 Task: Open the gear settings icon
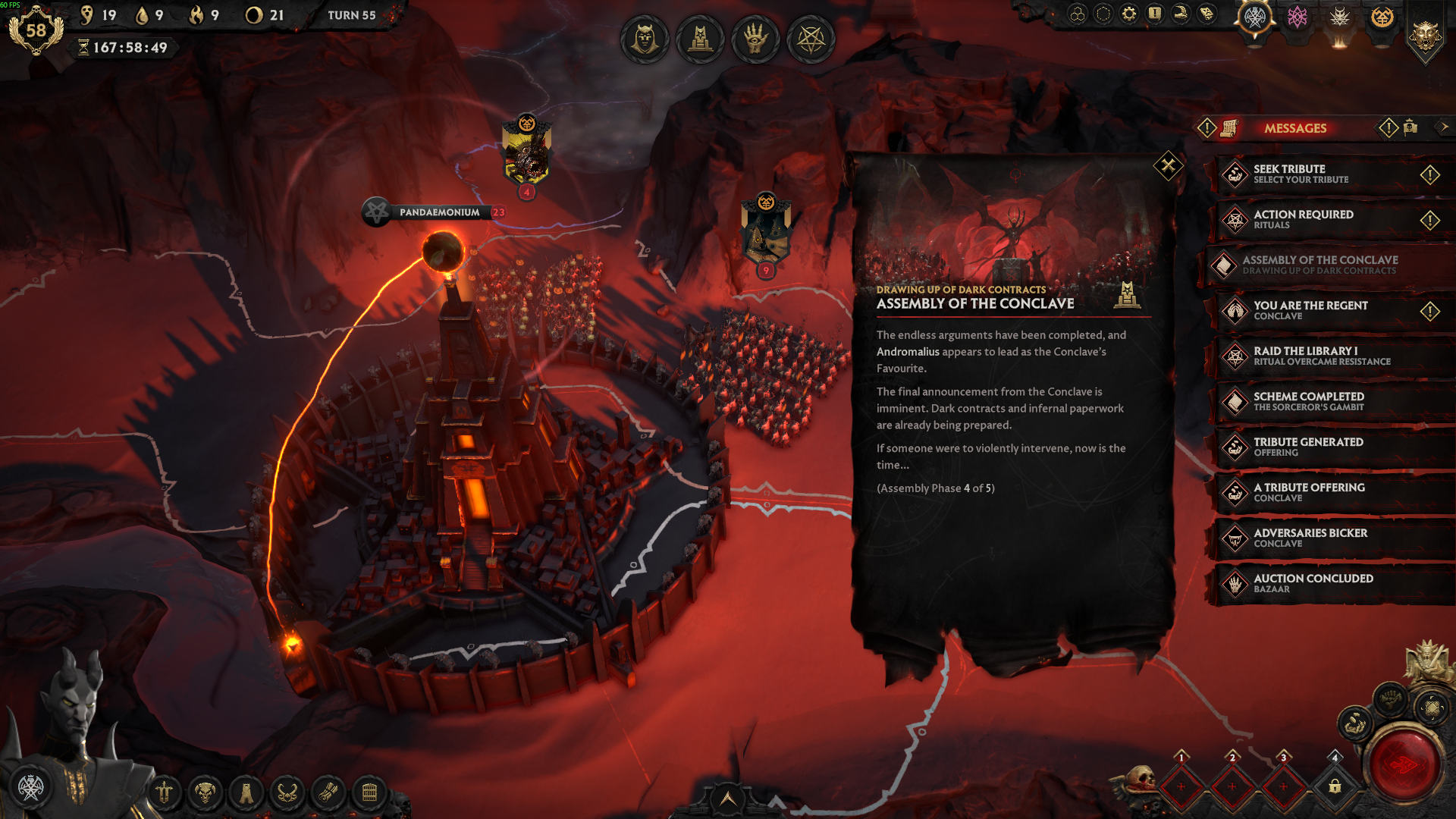tap(1129, 14)
